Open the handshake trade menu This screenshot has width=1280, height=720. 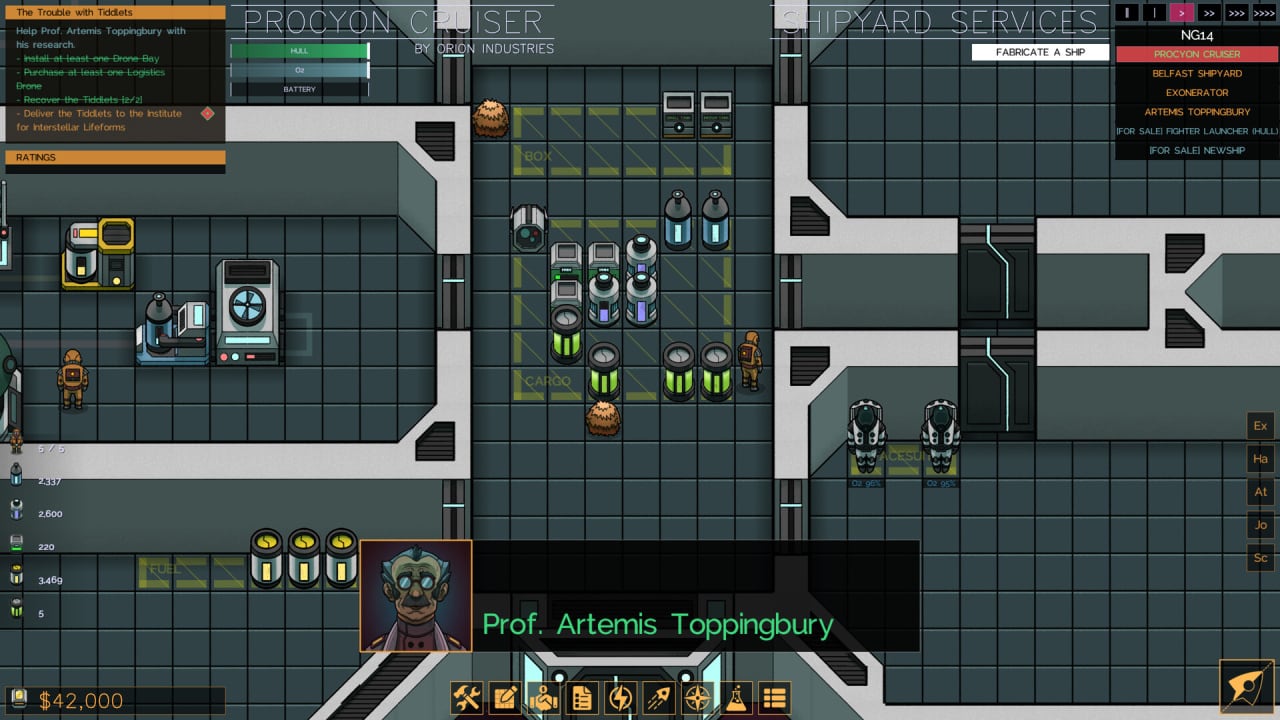point(544,697)
